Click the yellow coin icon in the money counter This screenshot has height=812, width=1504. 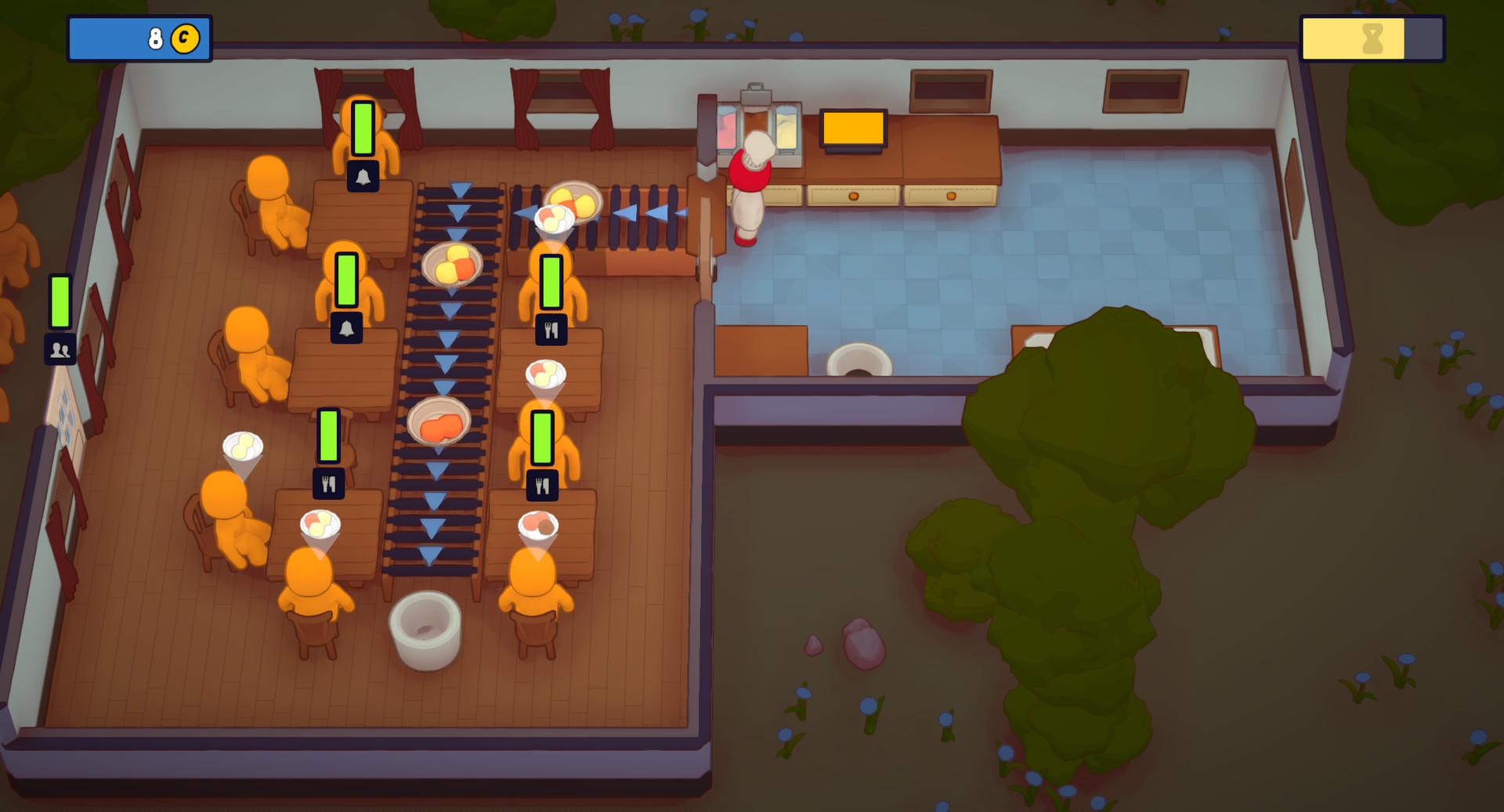coord(186,36)
